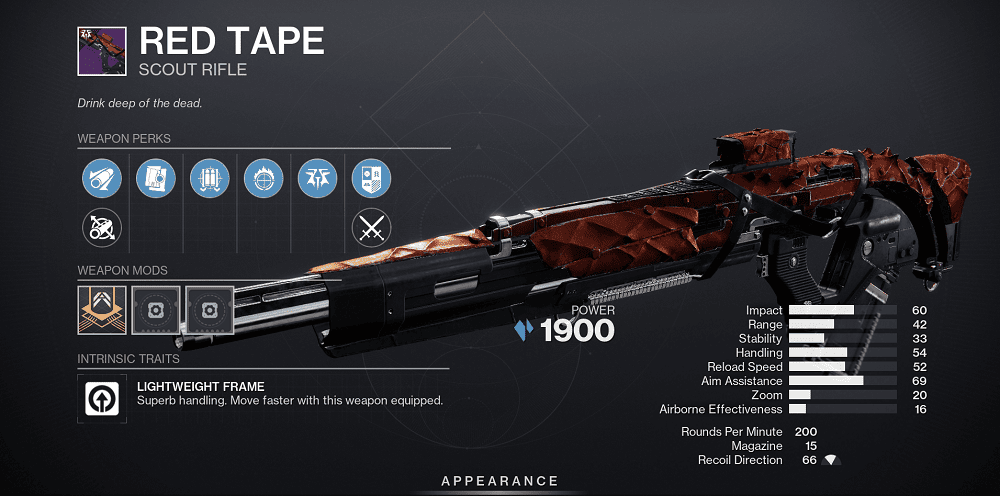Select the three-bullets trait perk icon

click(209, 181)
